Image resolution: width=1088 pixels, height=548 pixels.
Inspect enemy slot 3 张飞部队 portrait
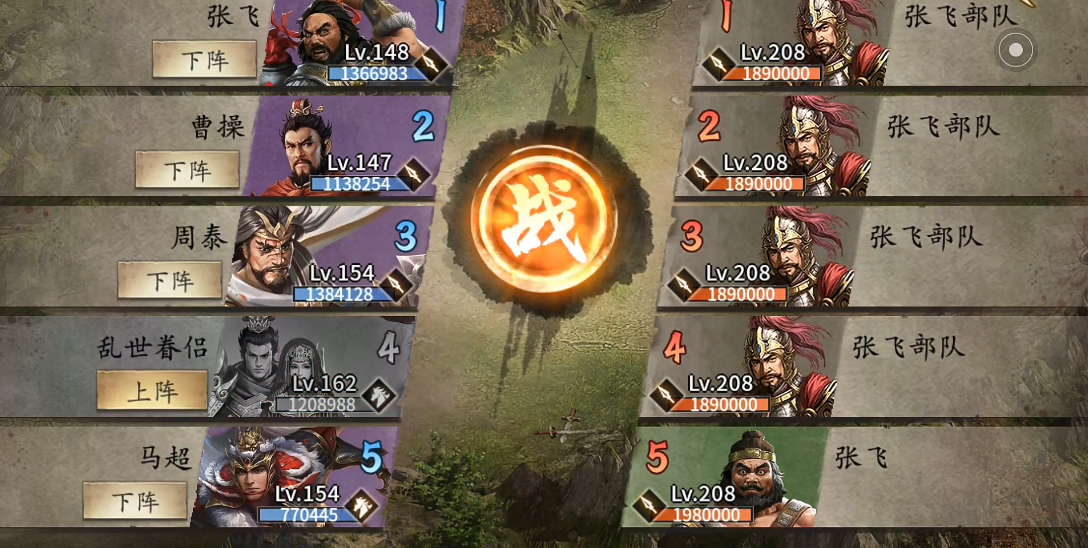tap(772, 257)
